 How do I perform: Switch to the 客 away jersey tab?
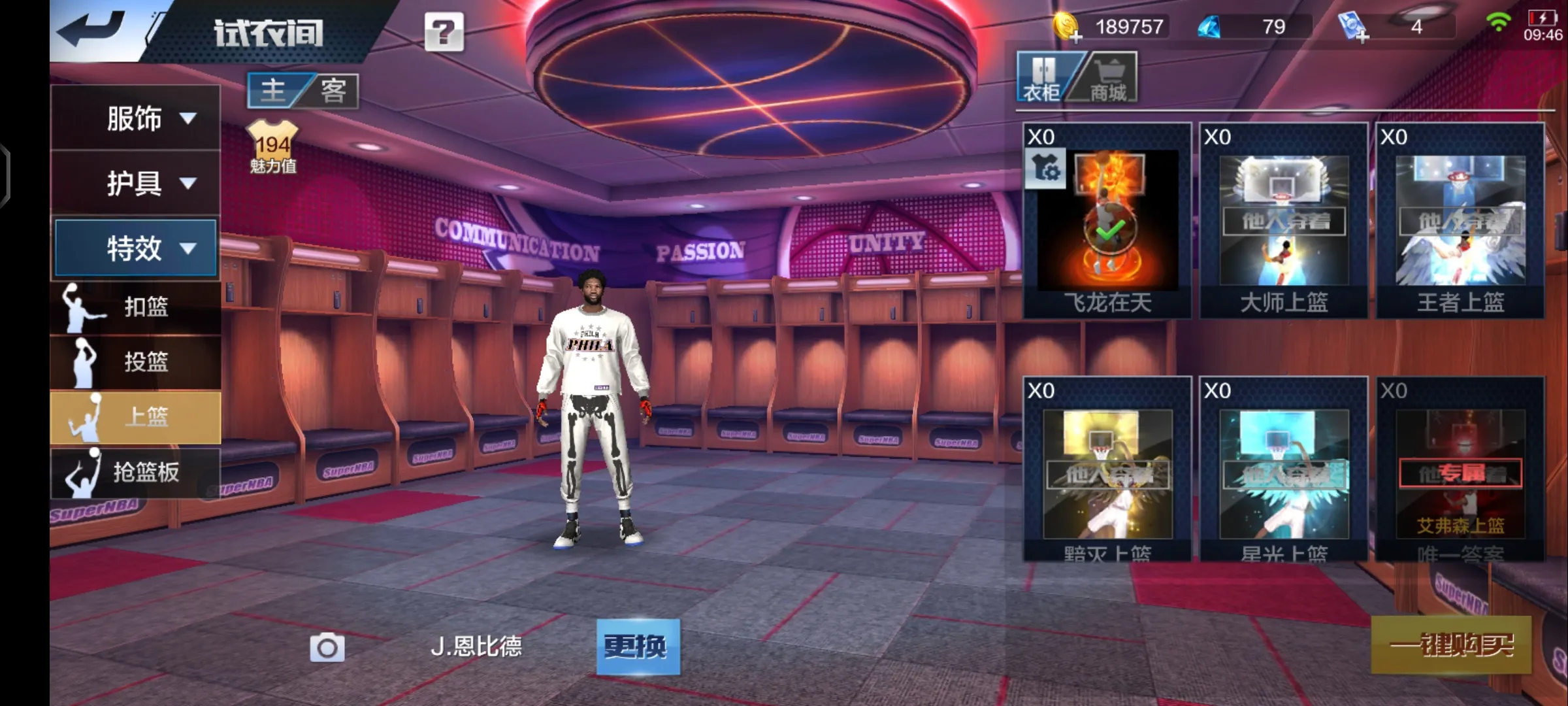tap(333, 90)
